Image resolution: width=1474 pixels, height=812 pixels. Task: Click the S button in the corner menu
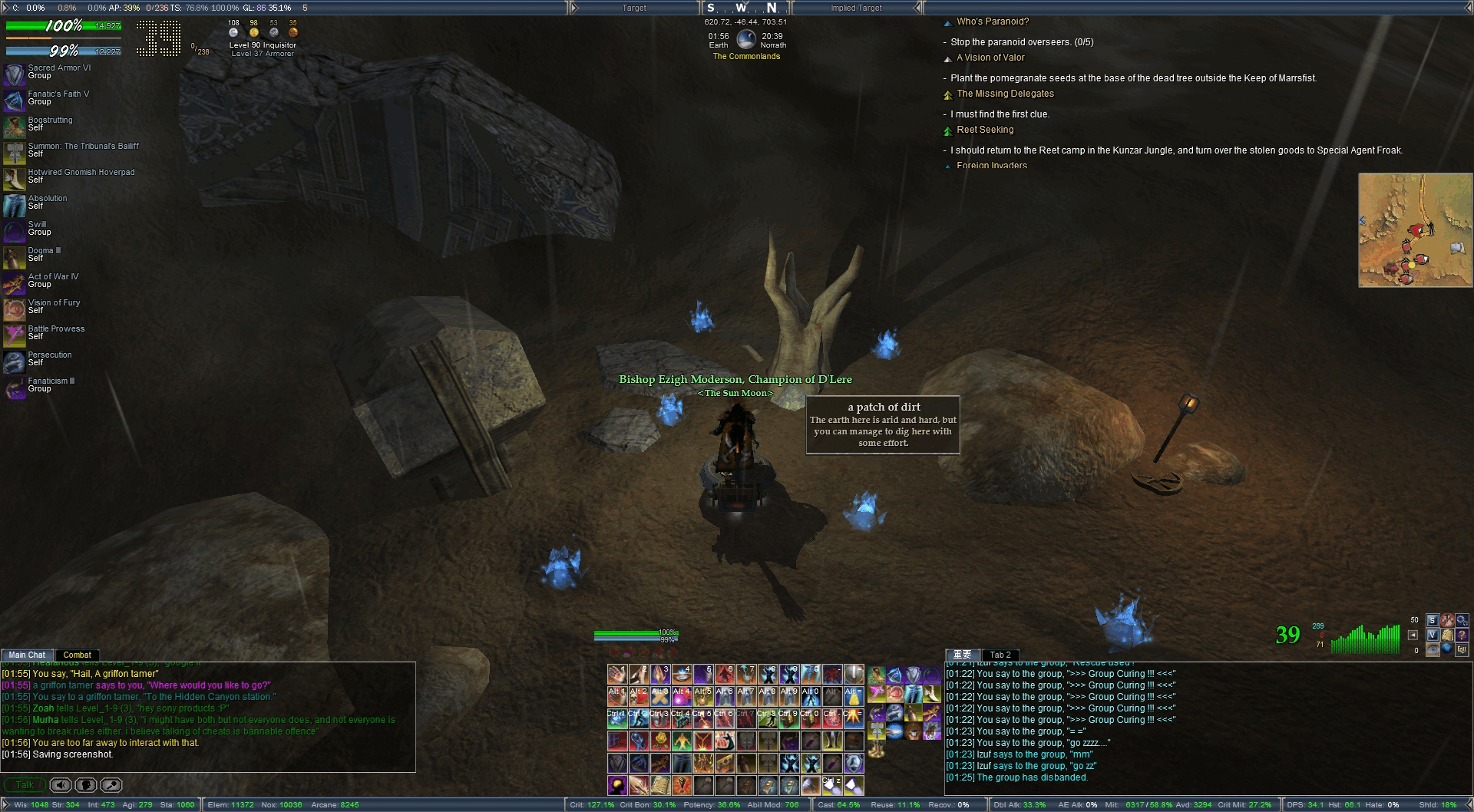[1432, 620]
